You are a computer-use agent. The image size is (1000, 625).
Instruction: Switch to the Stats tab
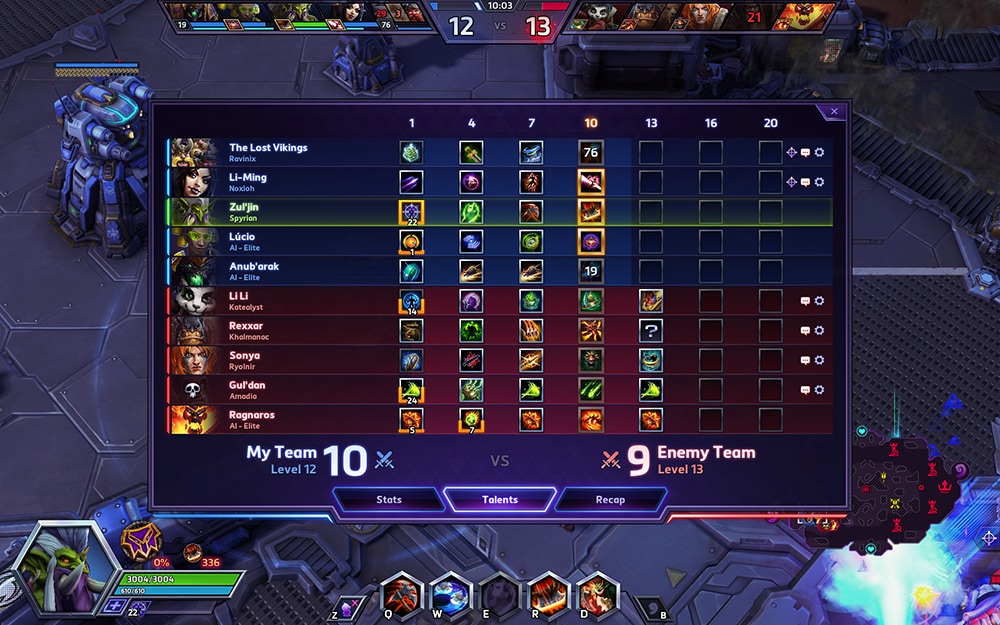[x=389, y=499]
